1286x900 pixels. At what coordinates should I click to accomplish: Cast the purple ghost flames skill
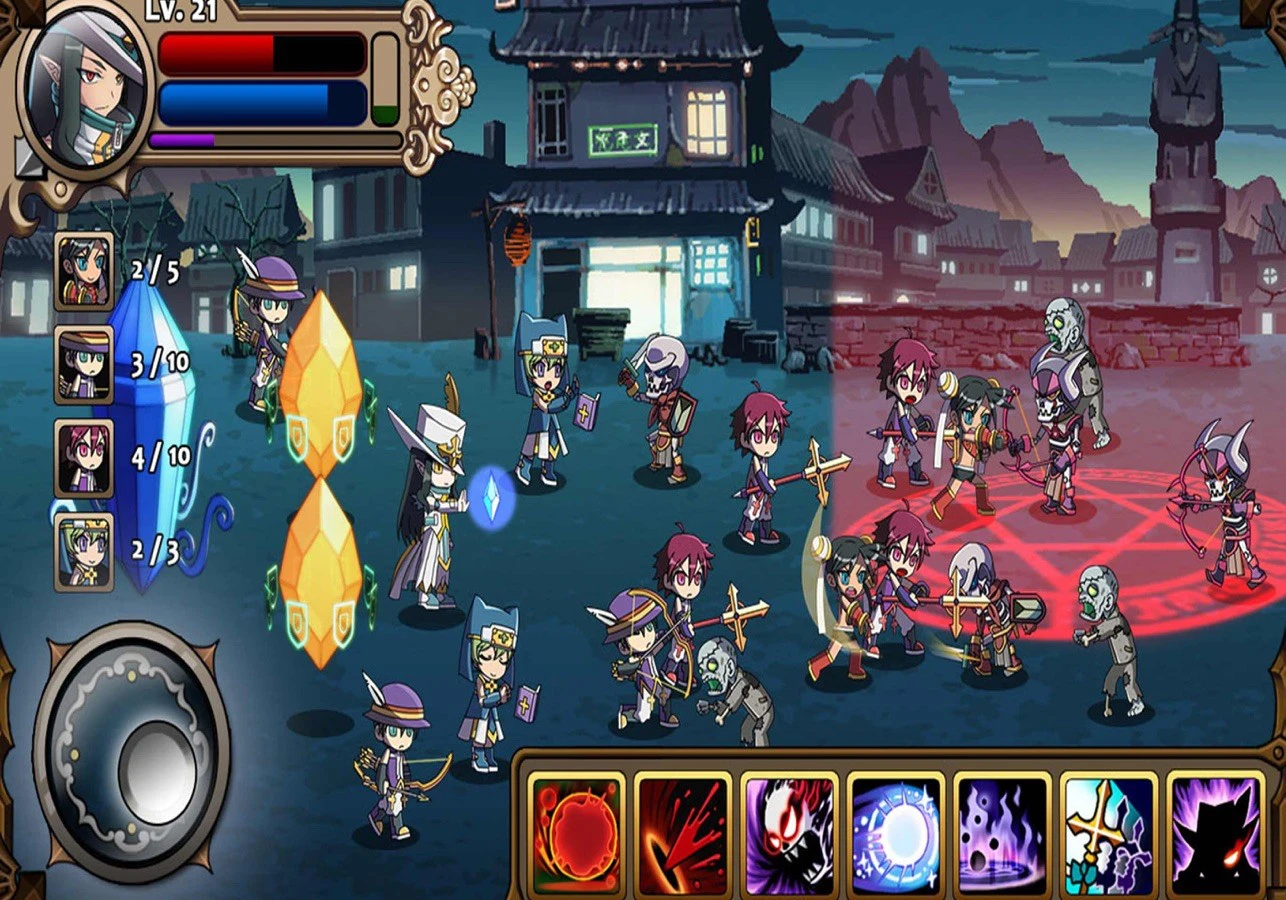(1003, 834)
